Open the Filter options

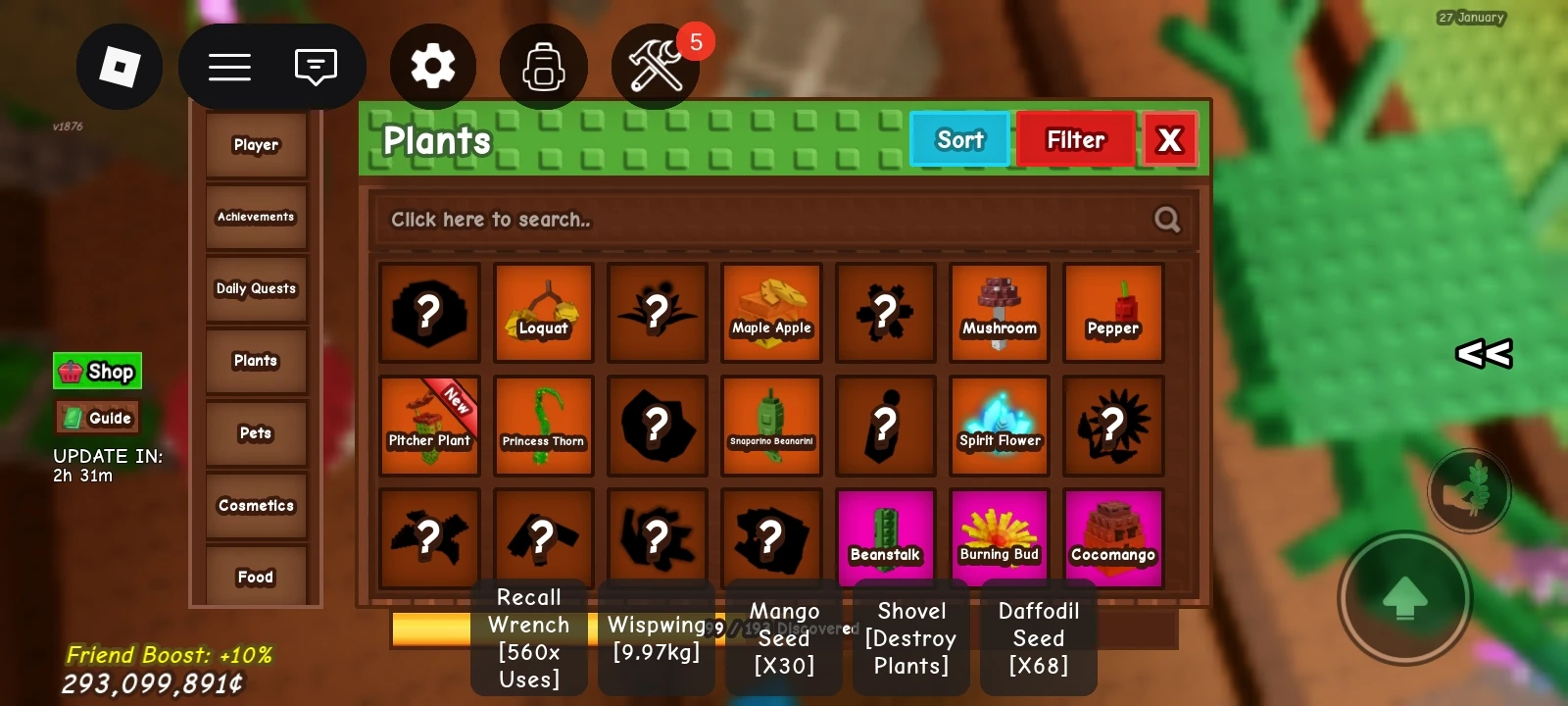point(1075,139)
